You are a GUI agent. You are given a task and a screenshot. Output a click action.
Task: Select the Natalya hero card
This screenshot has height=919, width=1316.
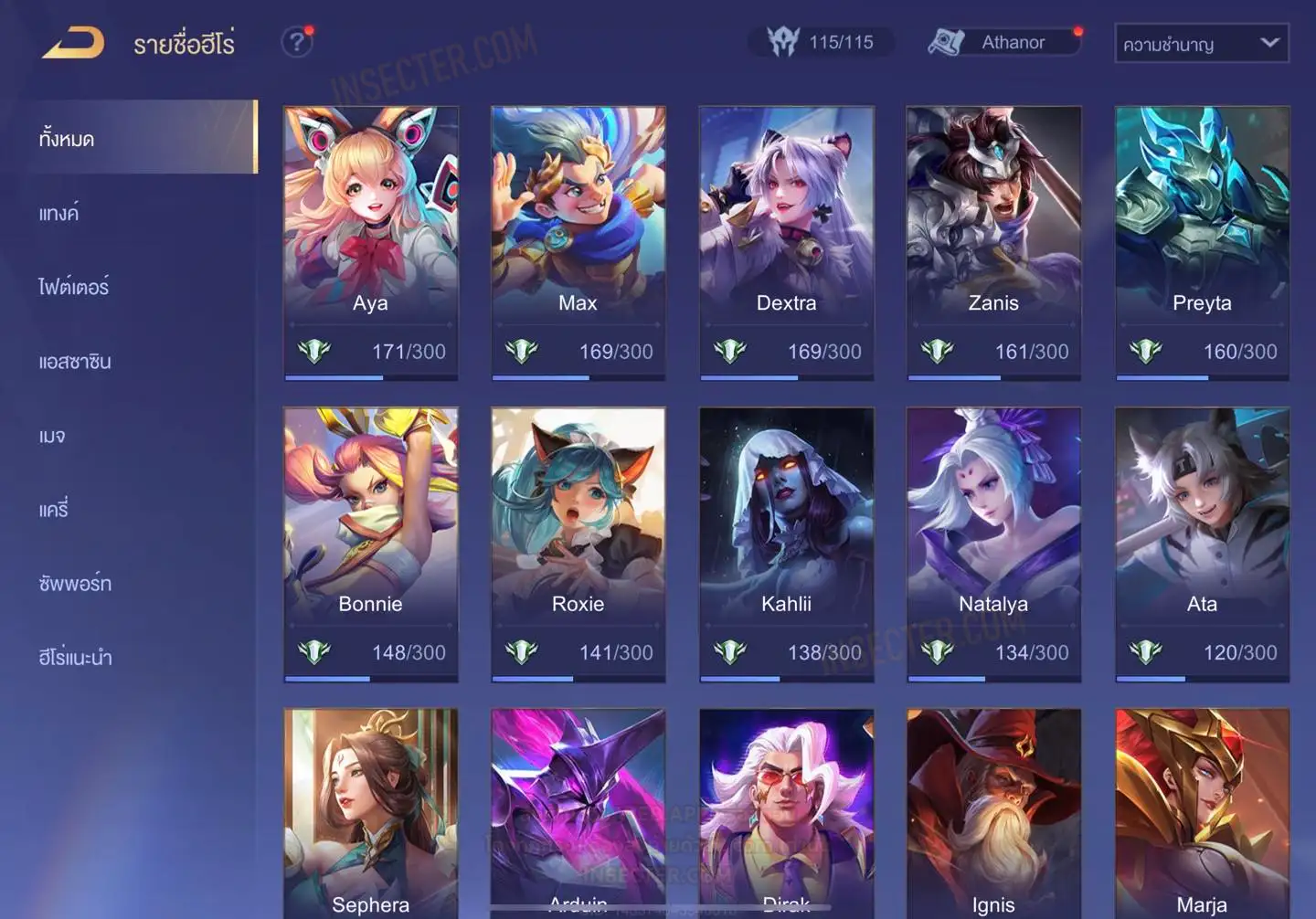(993, 544)
